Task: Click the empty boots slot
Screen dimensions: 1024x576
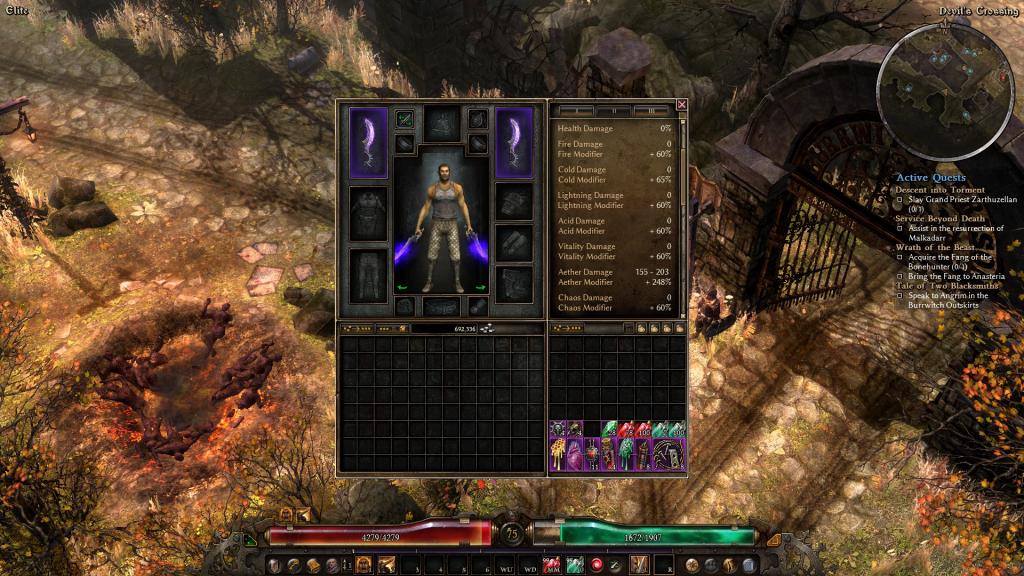Action: tap(514, 281)
